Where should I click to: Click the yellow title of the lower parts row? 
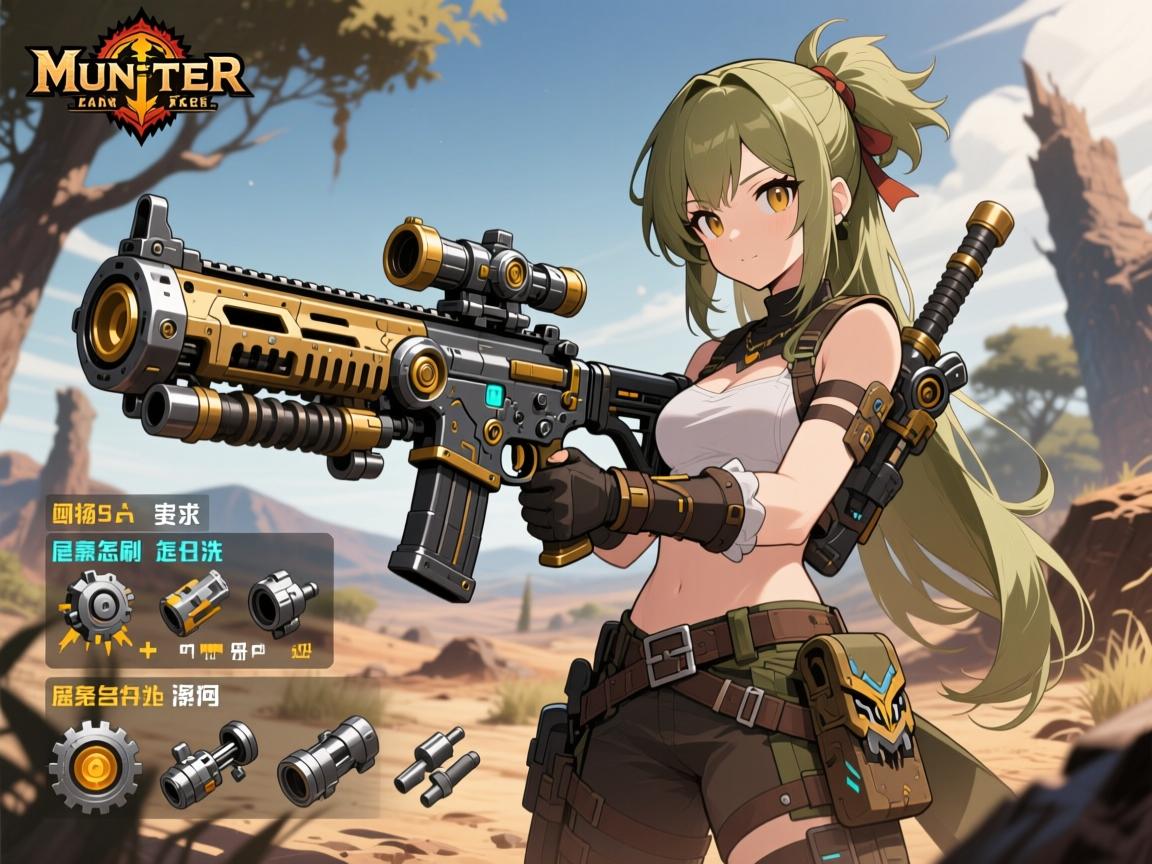[x=133, y=694]
